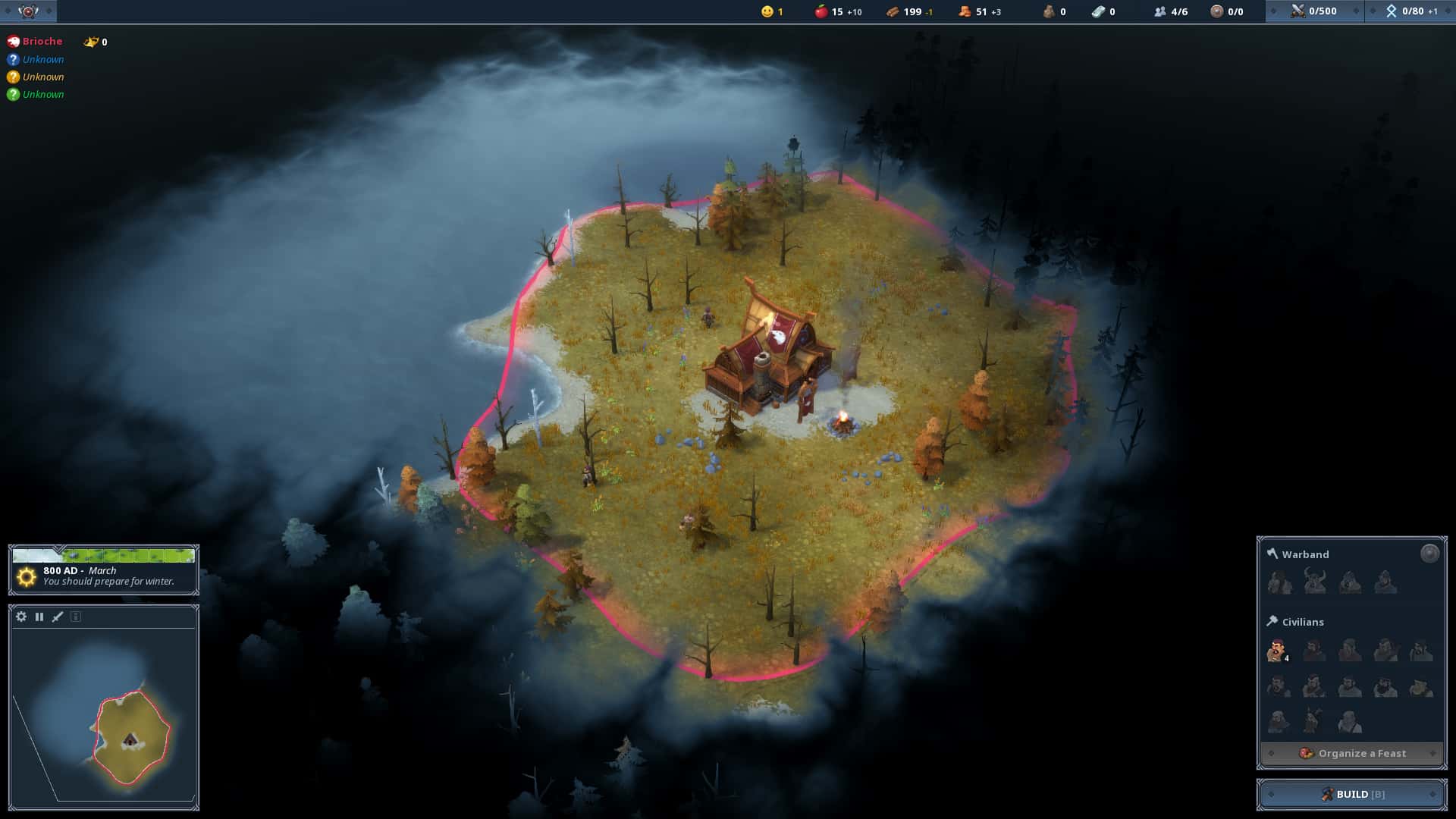Image resolution: width=1456 pixels, height=819 pixels.
Task: Click the chevron marker on the season timeline
Action: tap(58, 549)
